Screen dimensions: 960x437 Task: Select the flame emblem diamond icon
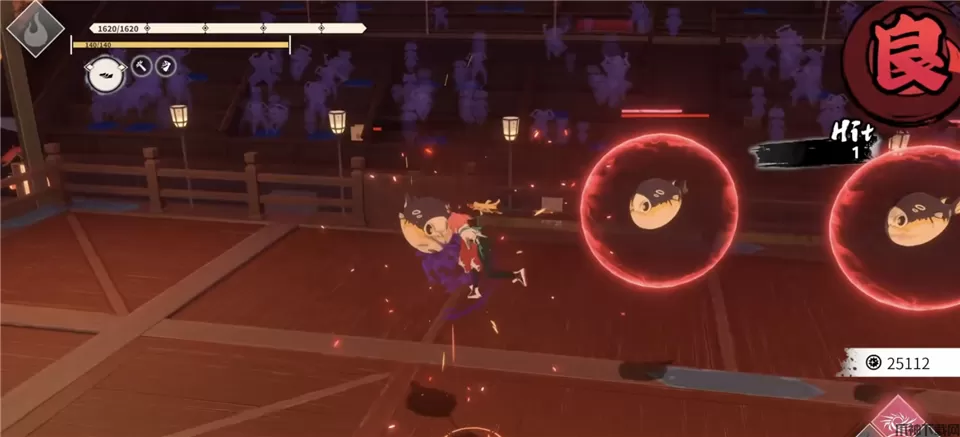pyautogui.click(x=37, y=28)
